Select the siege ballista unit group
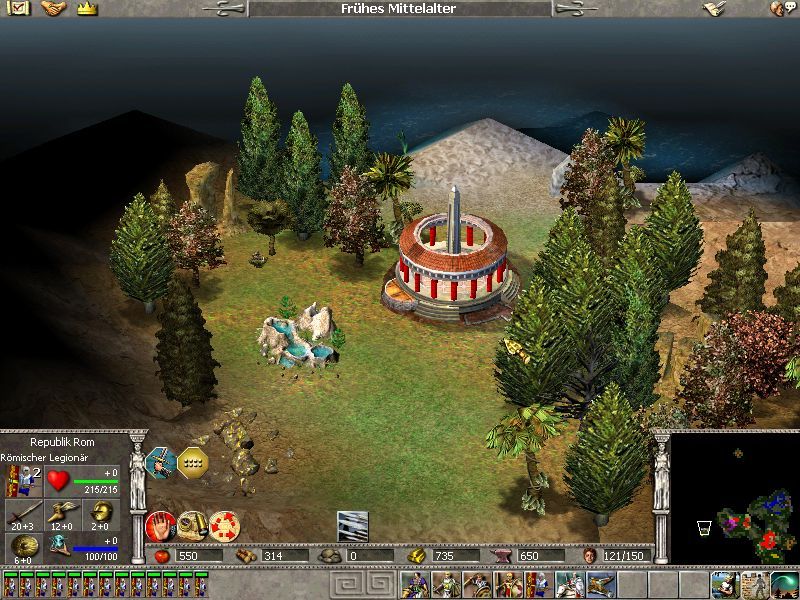This screenshot has width=800, height=600. 600,585
